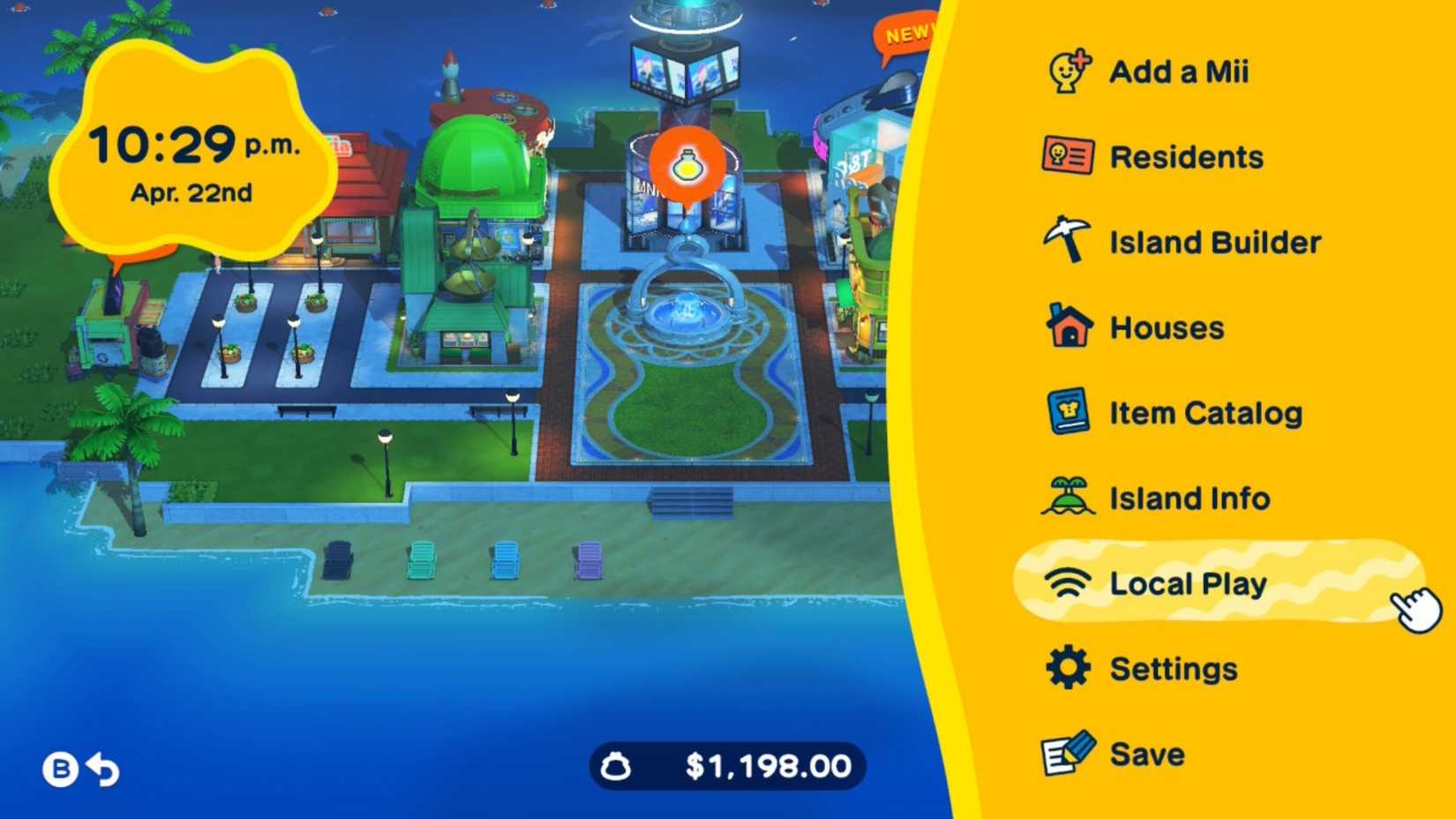Click the NEW speech bubble badge
Image resolution: width=1456 pixels, height=819 pixels.
[x=904, y=34]
